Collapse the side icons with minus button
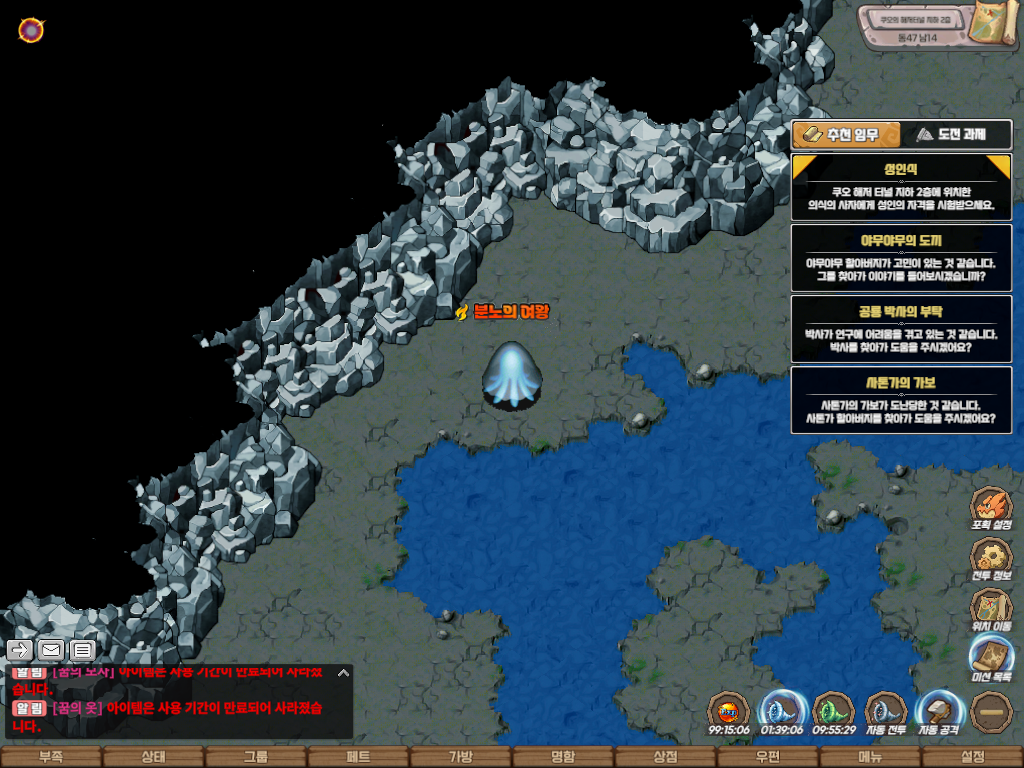This screenshot has height=768, width=1024. (x=991, y=711)
